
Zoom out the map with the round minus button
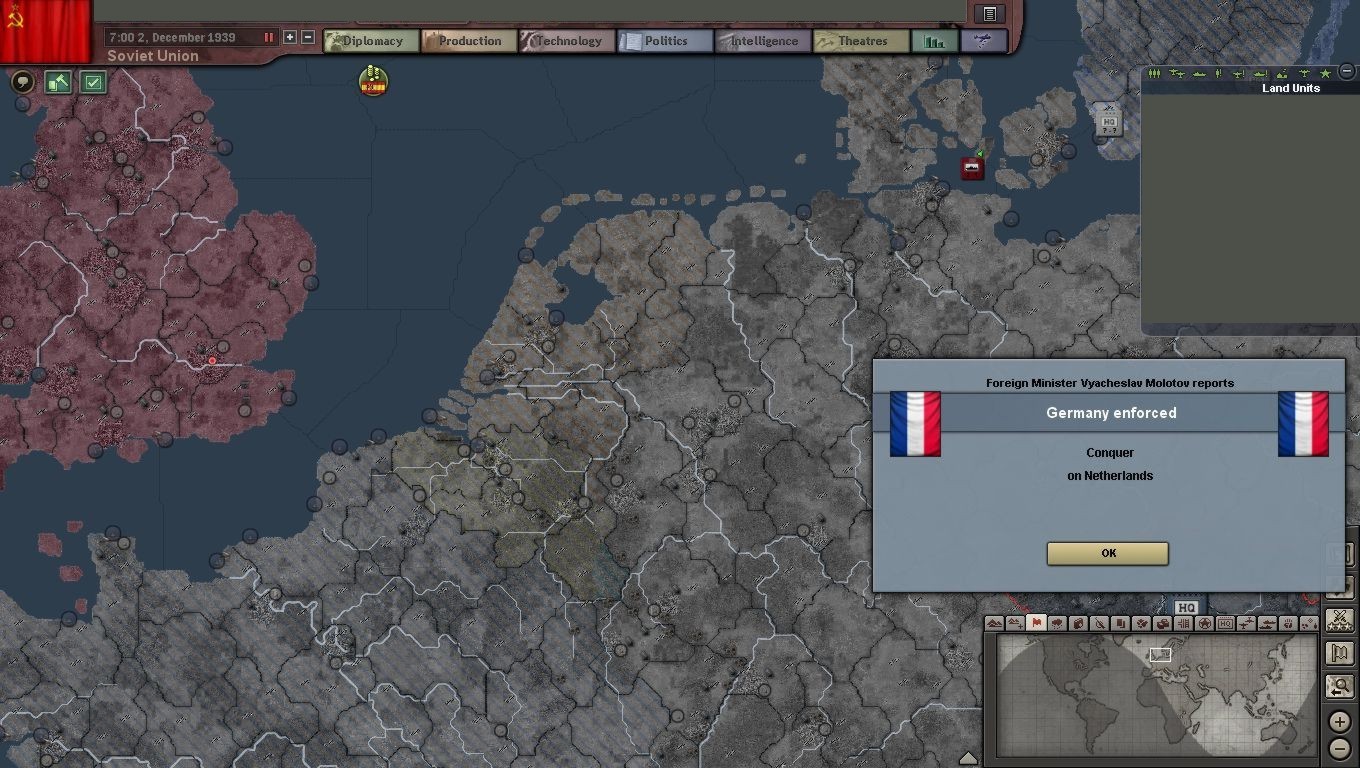tap(1340, 748)
